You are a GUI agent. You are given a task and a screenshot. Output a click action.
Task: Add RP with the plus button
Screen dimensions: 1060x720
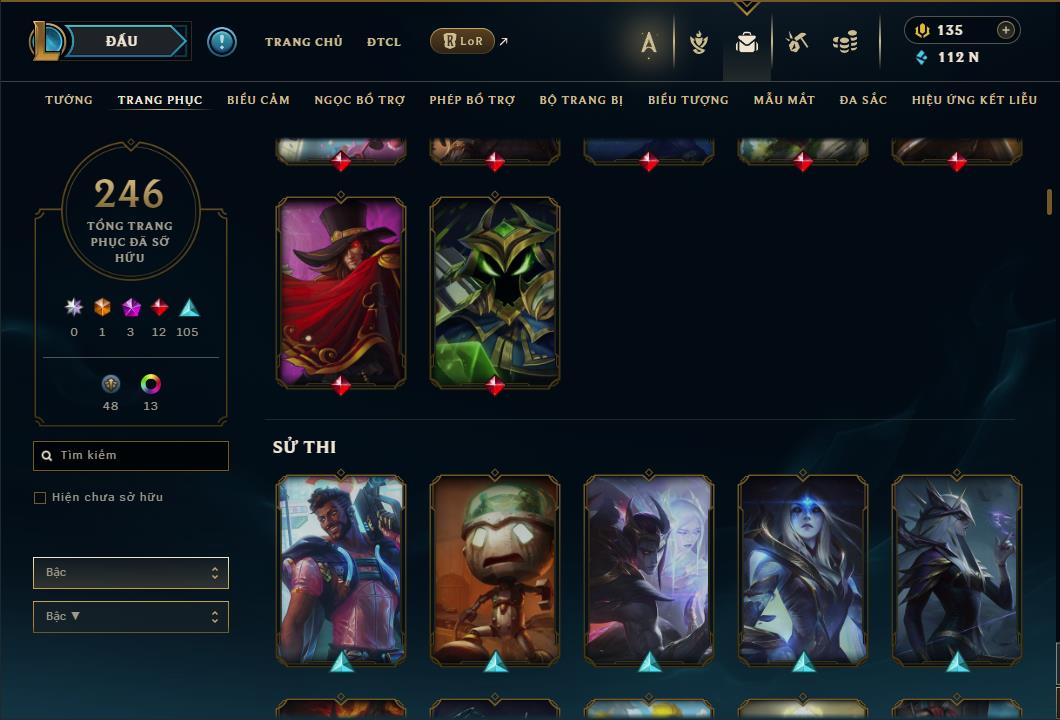[x=1006, y=30]
